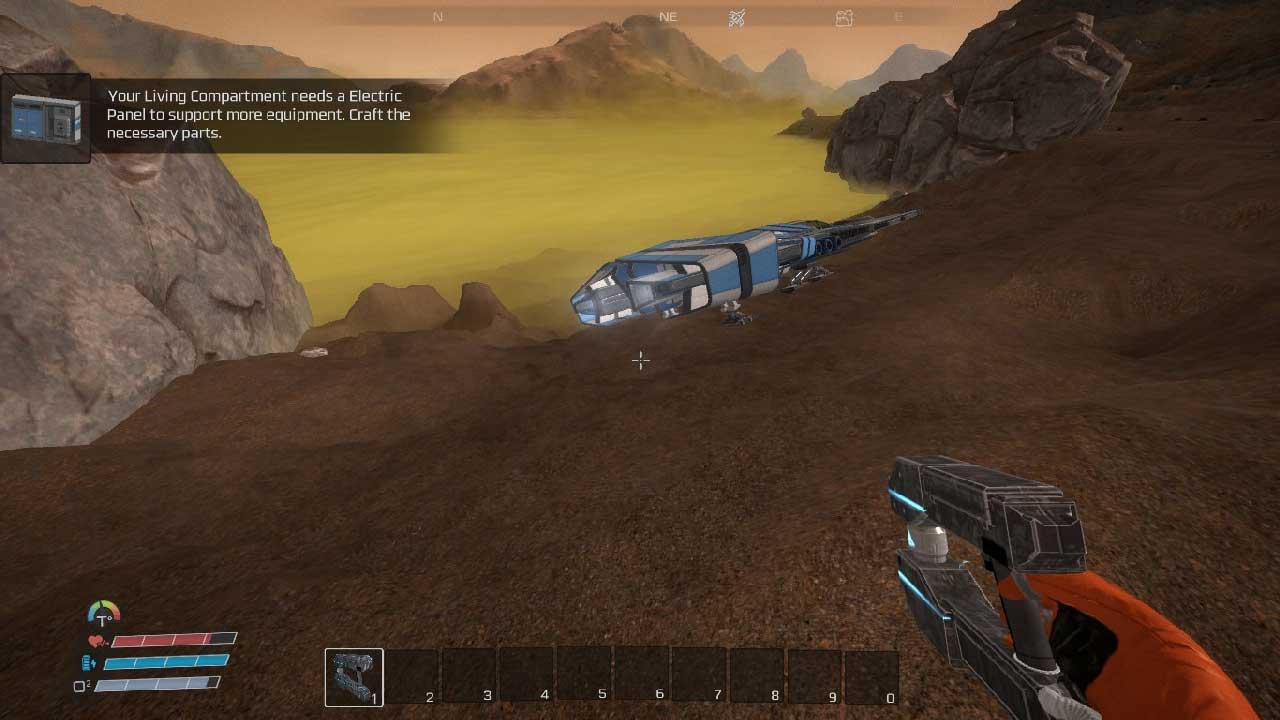Click the temperature gauge icon

pos(103,613)
